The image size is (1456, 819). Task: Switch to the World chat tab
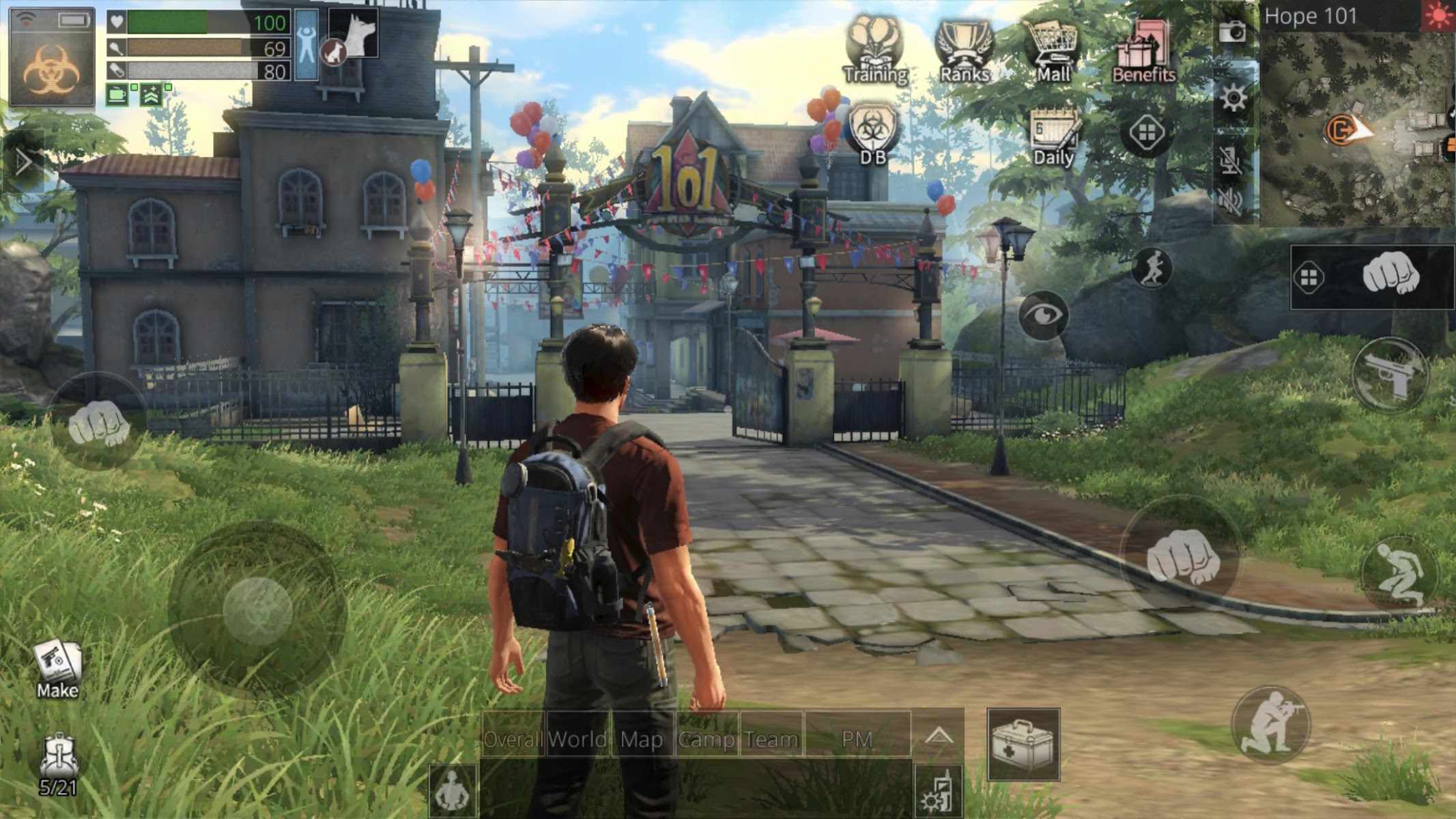tap(577, 739)
